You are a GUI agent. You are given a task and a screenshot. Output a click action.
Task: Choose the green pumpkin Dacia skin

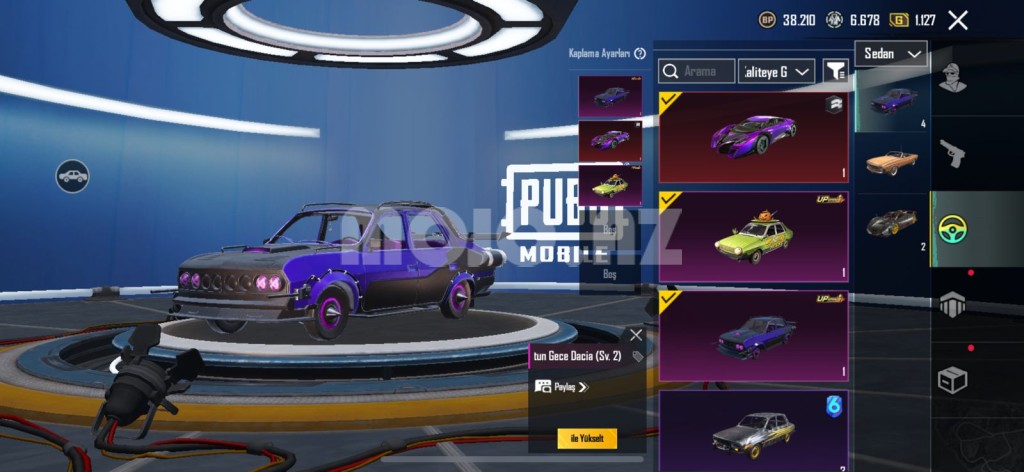click(753, 237)
